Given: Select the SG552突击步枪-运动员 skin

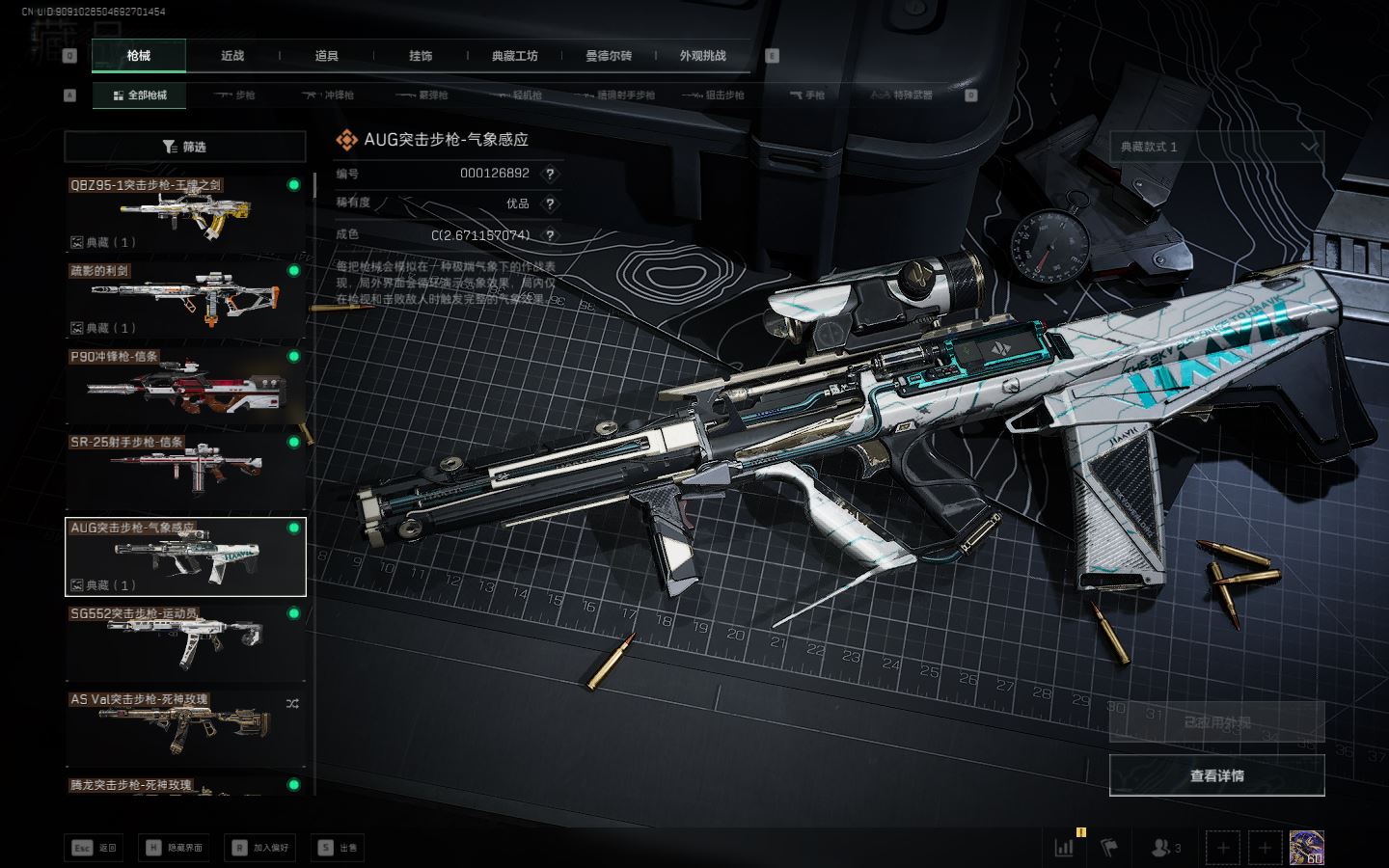Looking at the screenshot, I should tap(185, 642).
